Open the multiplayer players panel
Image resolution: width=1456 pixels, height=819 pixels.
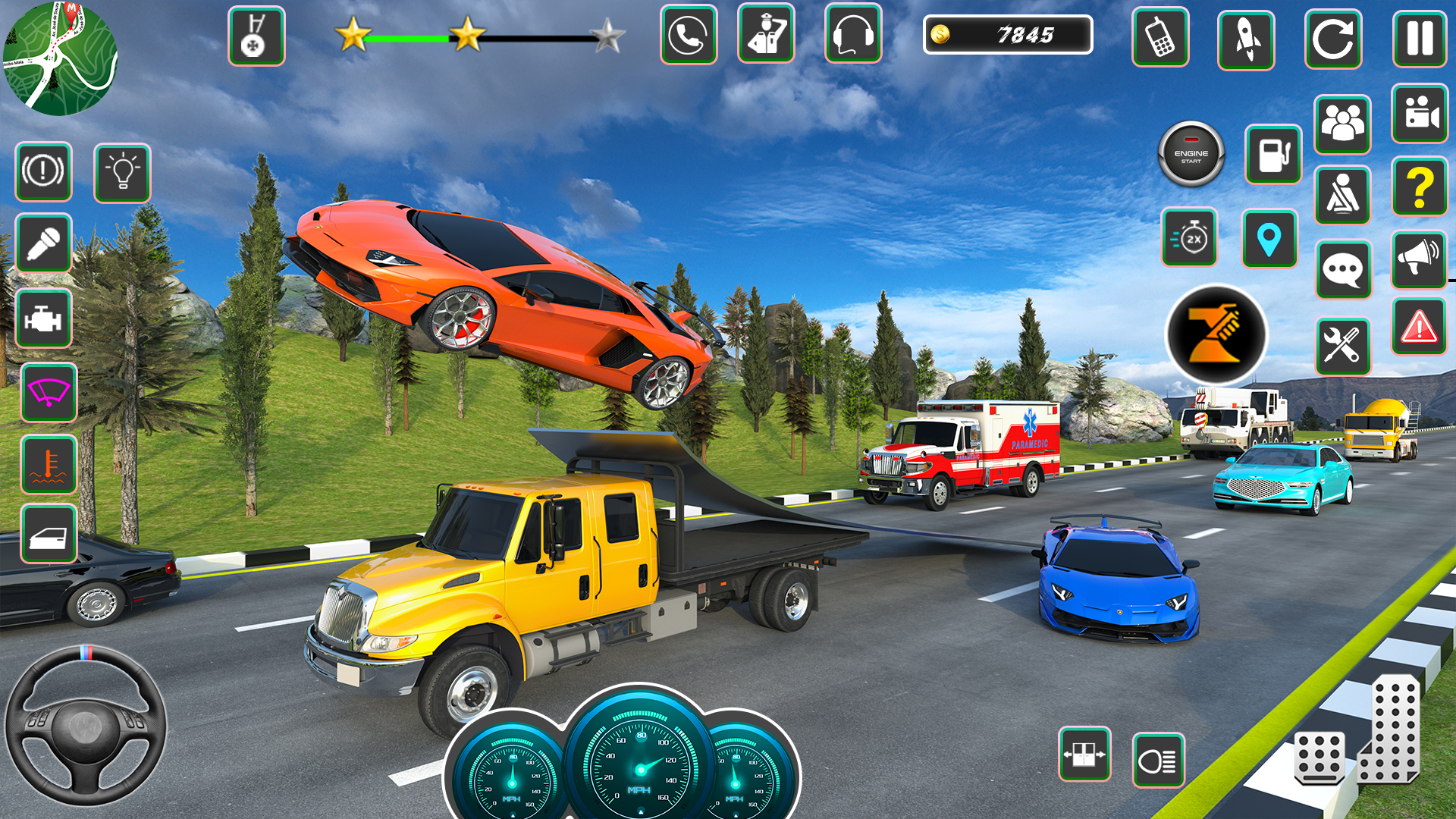(x=1343, y=124)
